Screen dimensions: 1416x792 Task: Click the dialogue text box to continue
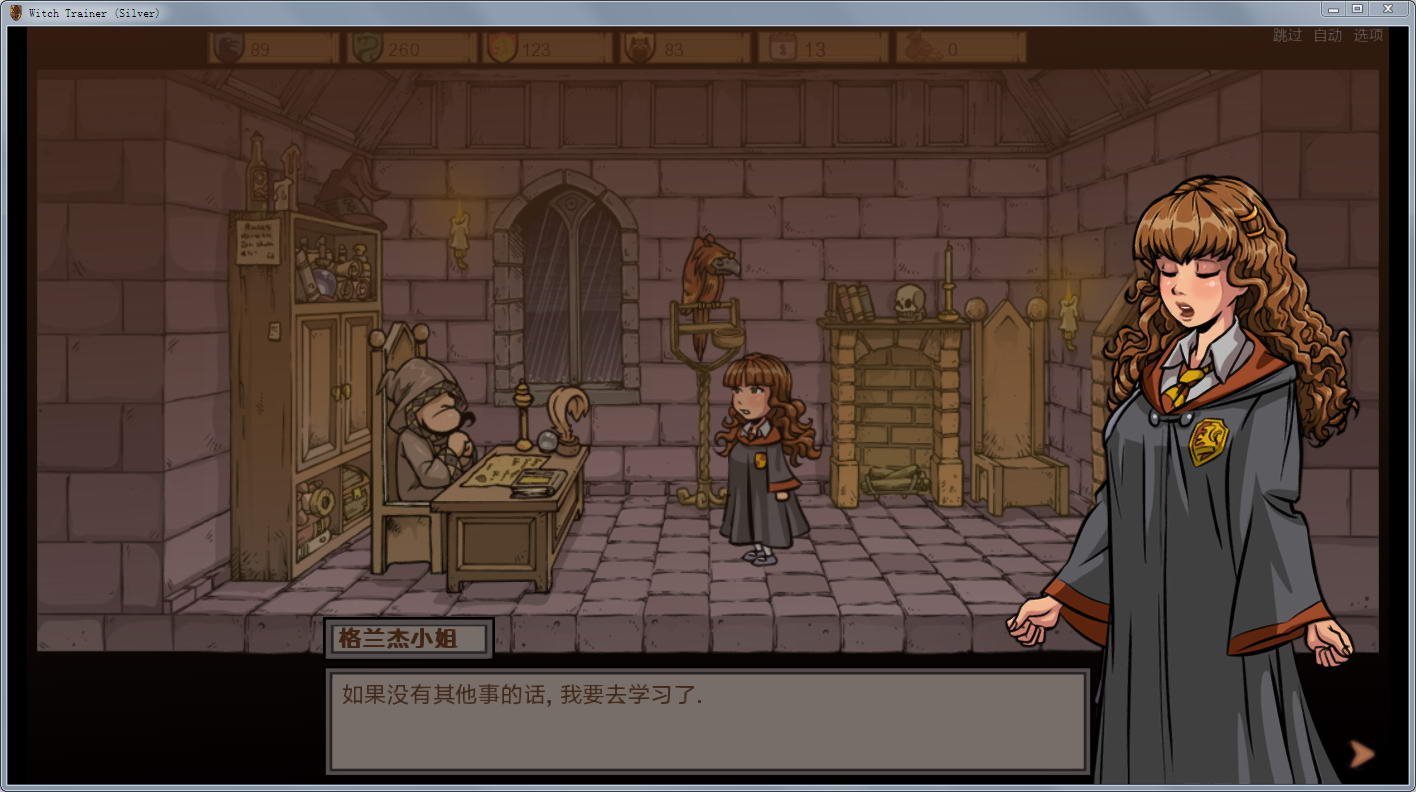707,720
